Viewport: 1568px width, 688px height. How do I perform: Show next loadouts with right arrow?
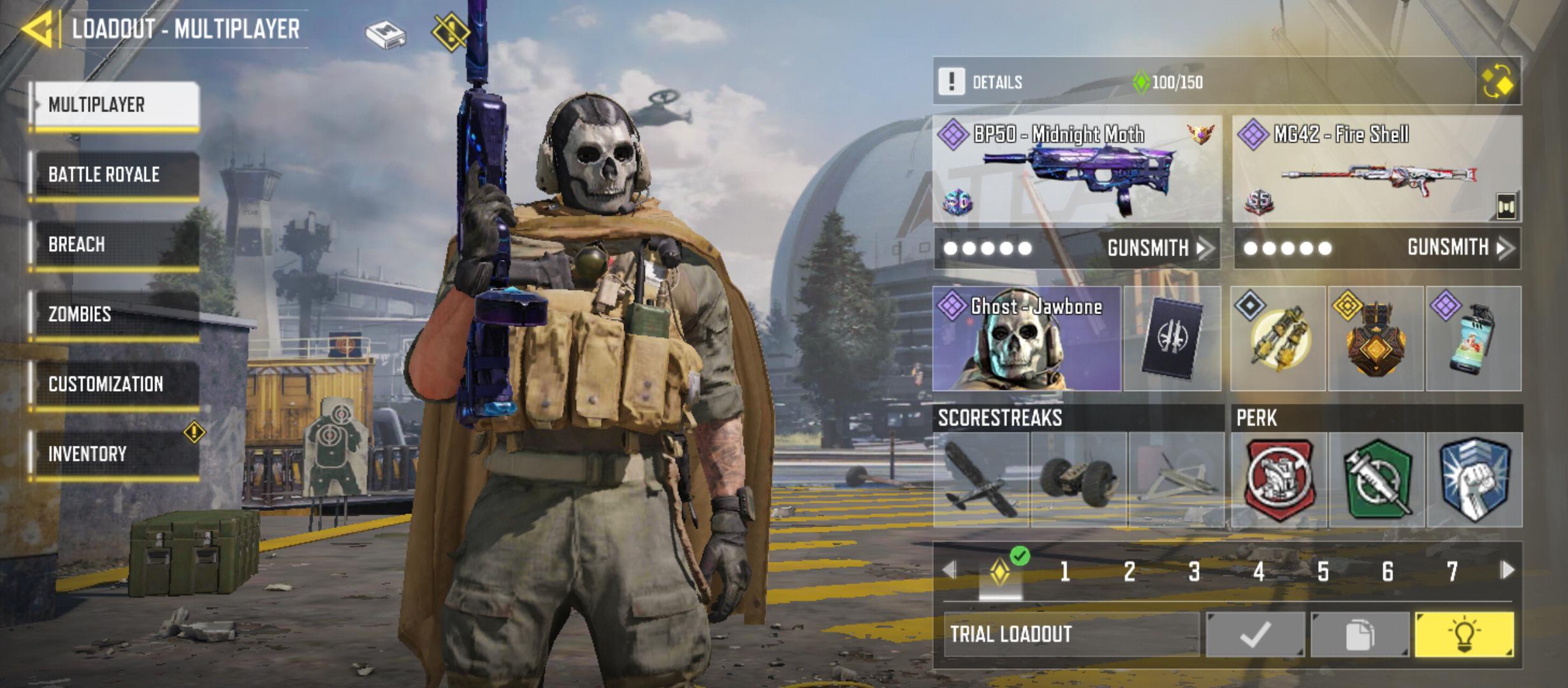click(x=1507, y=570)
